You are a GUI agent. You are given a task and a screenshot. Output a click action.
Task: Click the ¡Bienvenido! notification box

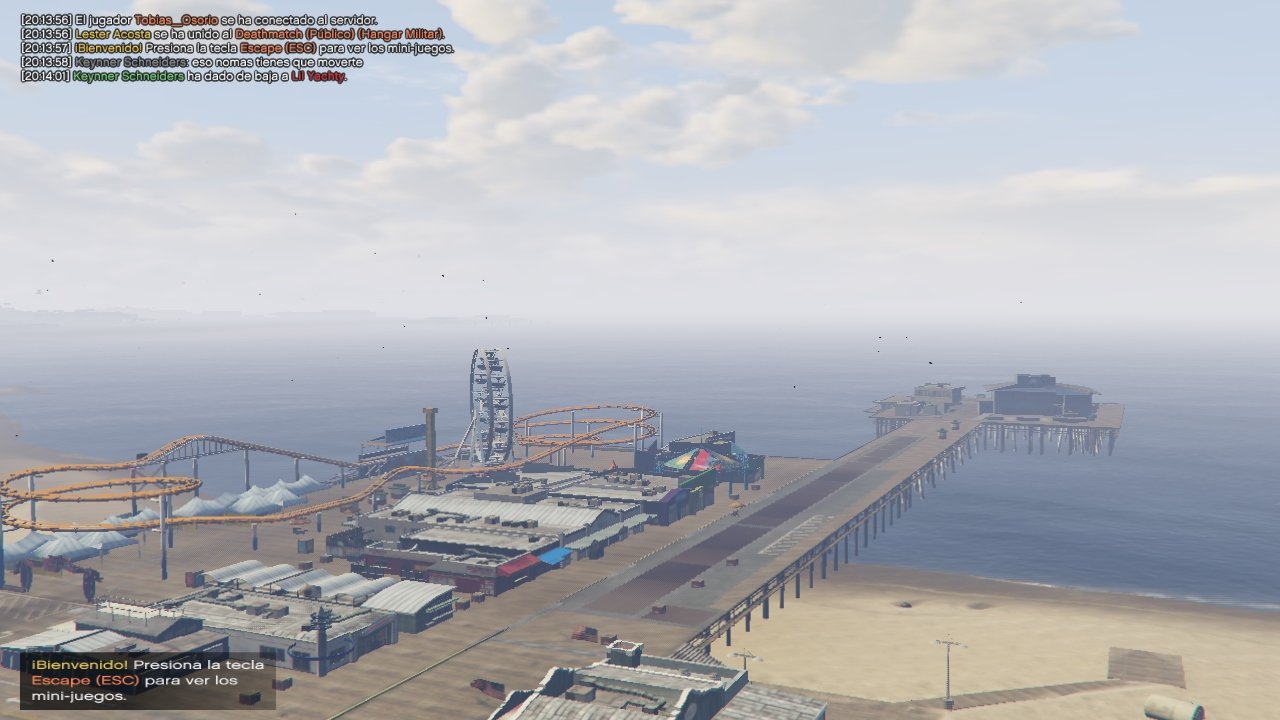pyautogui.click(x=148, y=680)
